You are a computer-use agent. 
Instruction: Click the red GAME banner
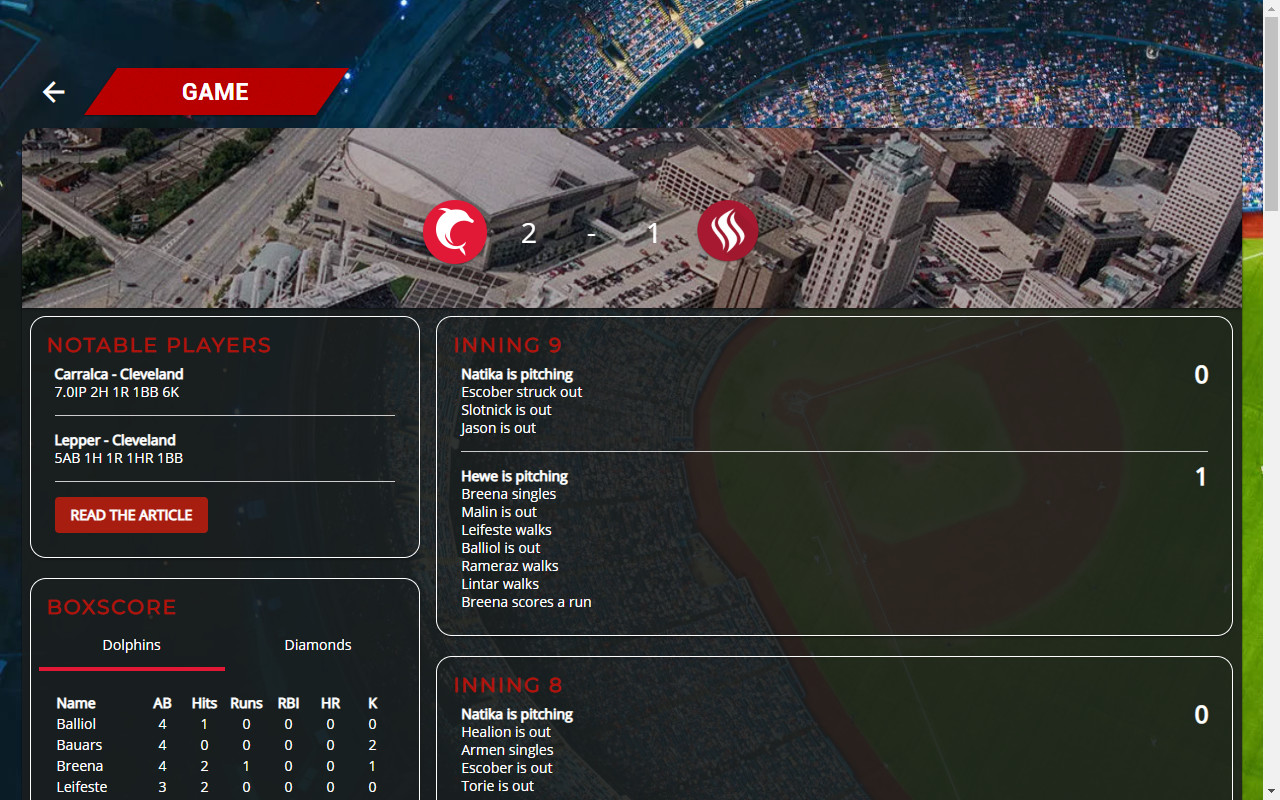tap(213, 92)
